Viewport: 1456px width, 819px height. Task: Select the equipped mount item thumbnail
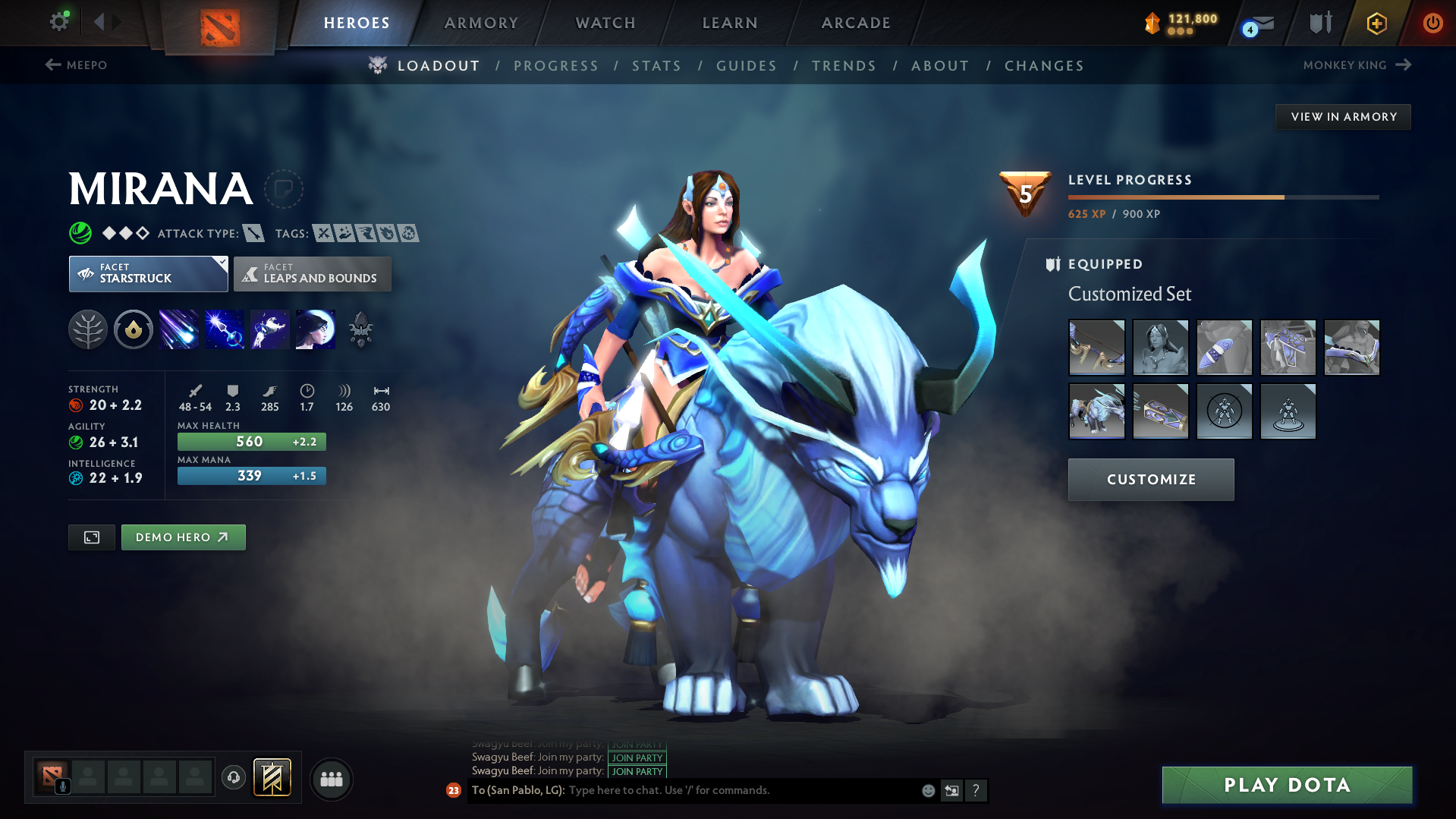[1096, 411]
